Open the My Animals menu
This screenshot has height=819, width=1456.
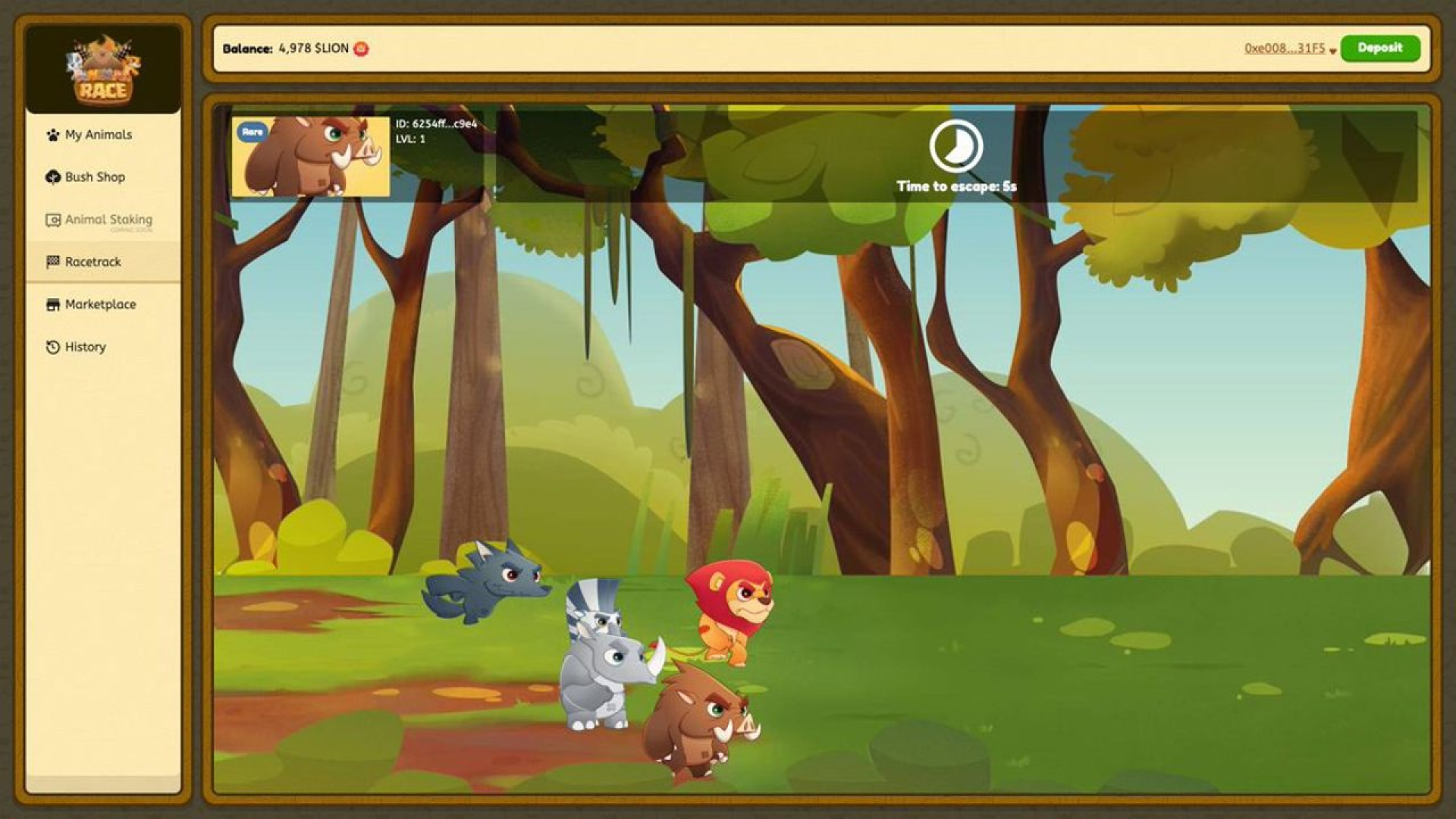tap(99, 135)
